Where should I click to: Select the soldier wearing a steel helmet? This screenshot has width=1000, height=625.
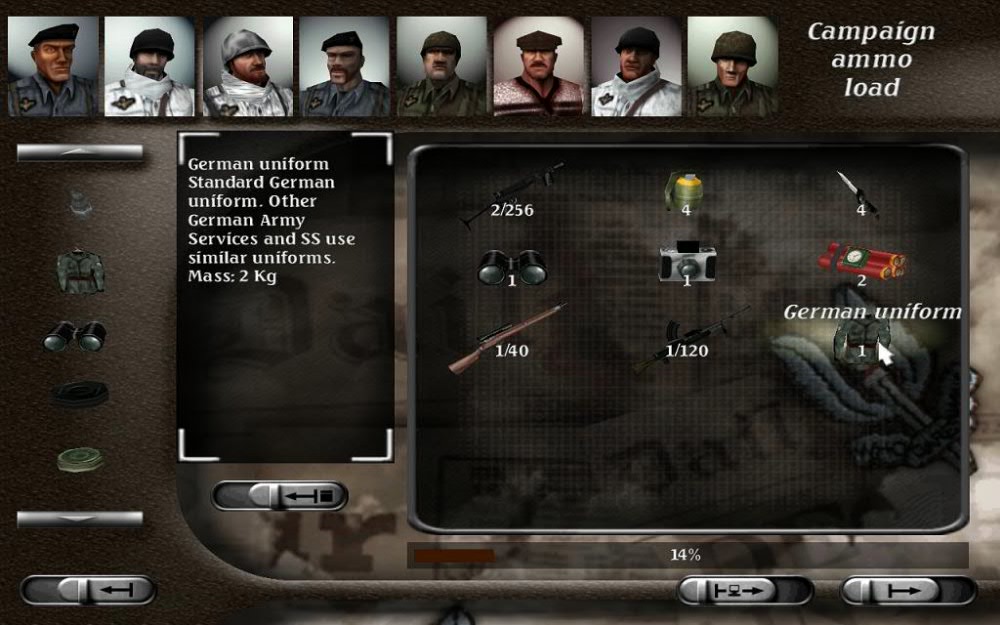pyautogui.click(x=247, y=66)
